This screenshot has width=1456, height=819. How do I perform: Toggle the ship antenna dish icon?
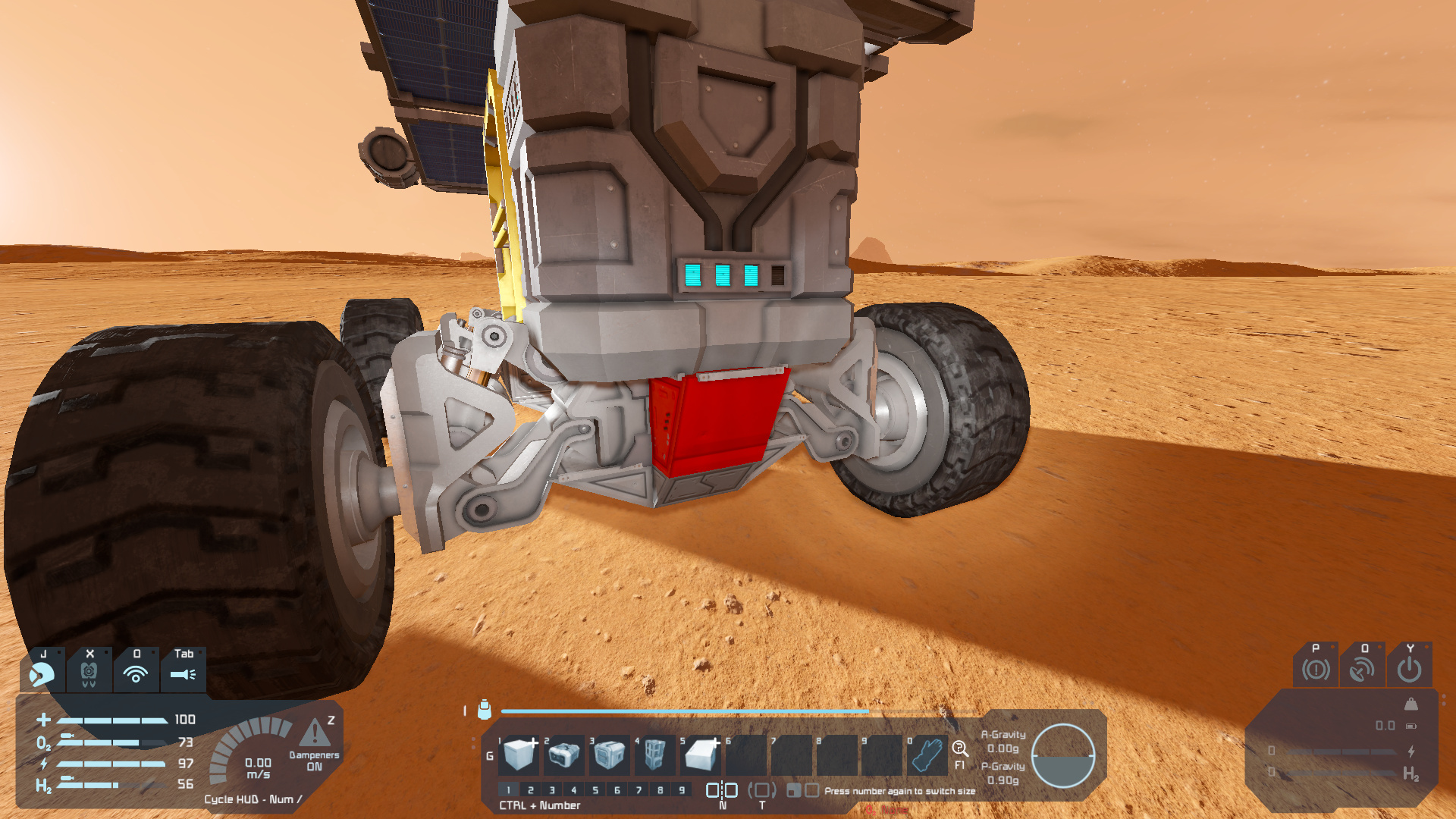[1363, 669]
